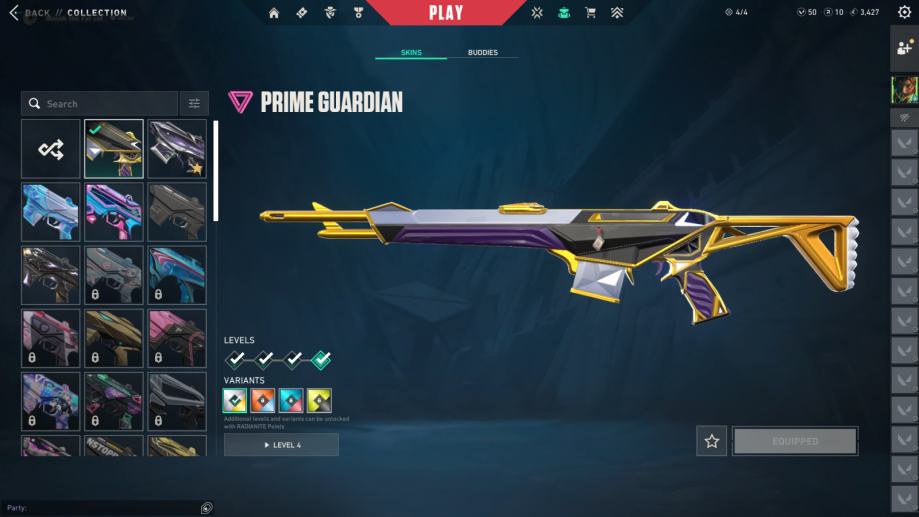Click the skin search field
This screenshot has width=919, height=517.
click(x=100, y=104)
